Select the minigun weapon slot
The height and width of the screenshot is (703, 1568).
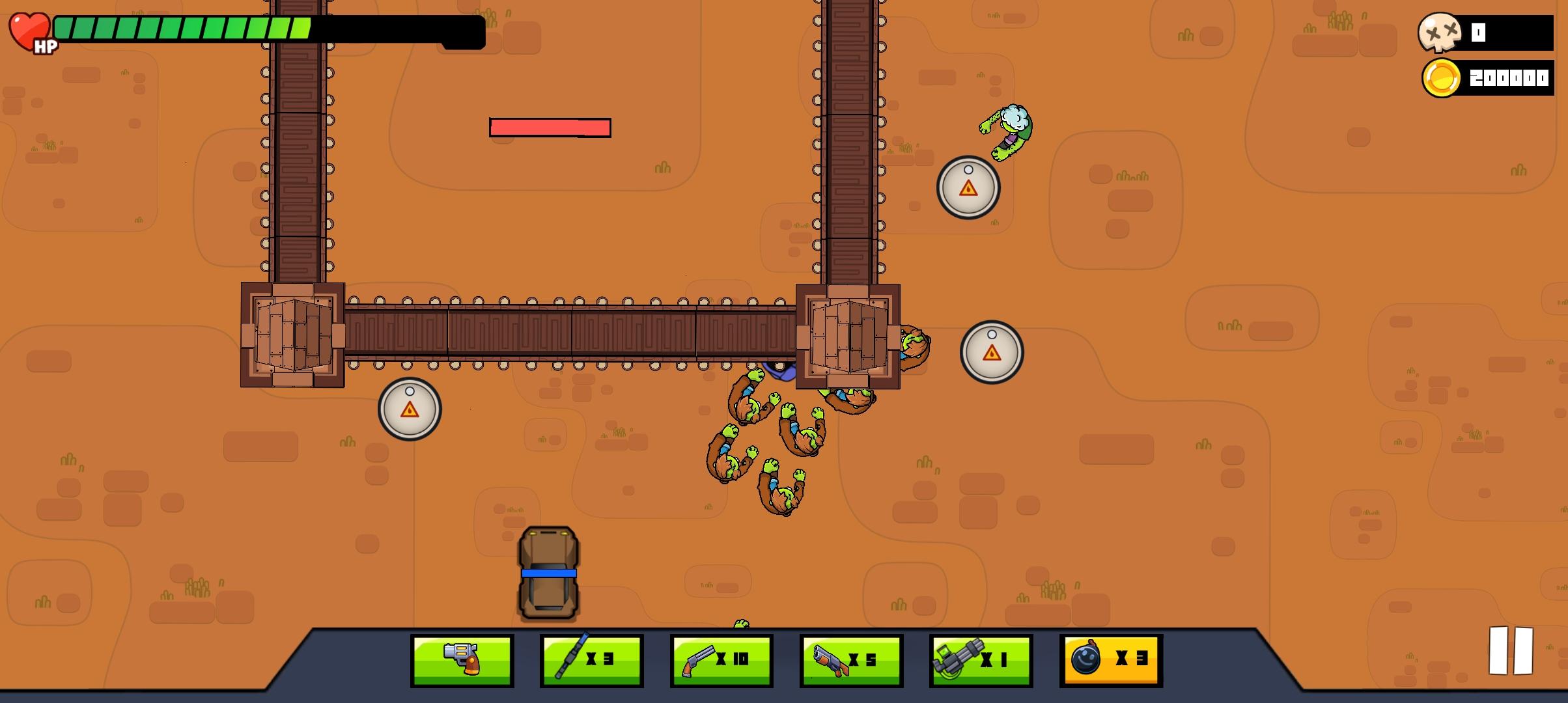pyautogui.click(x=980, y=659)
